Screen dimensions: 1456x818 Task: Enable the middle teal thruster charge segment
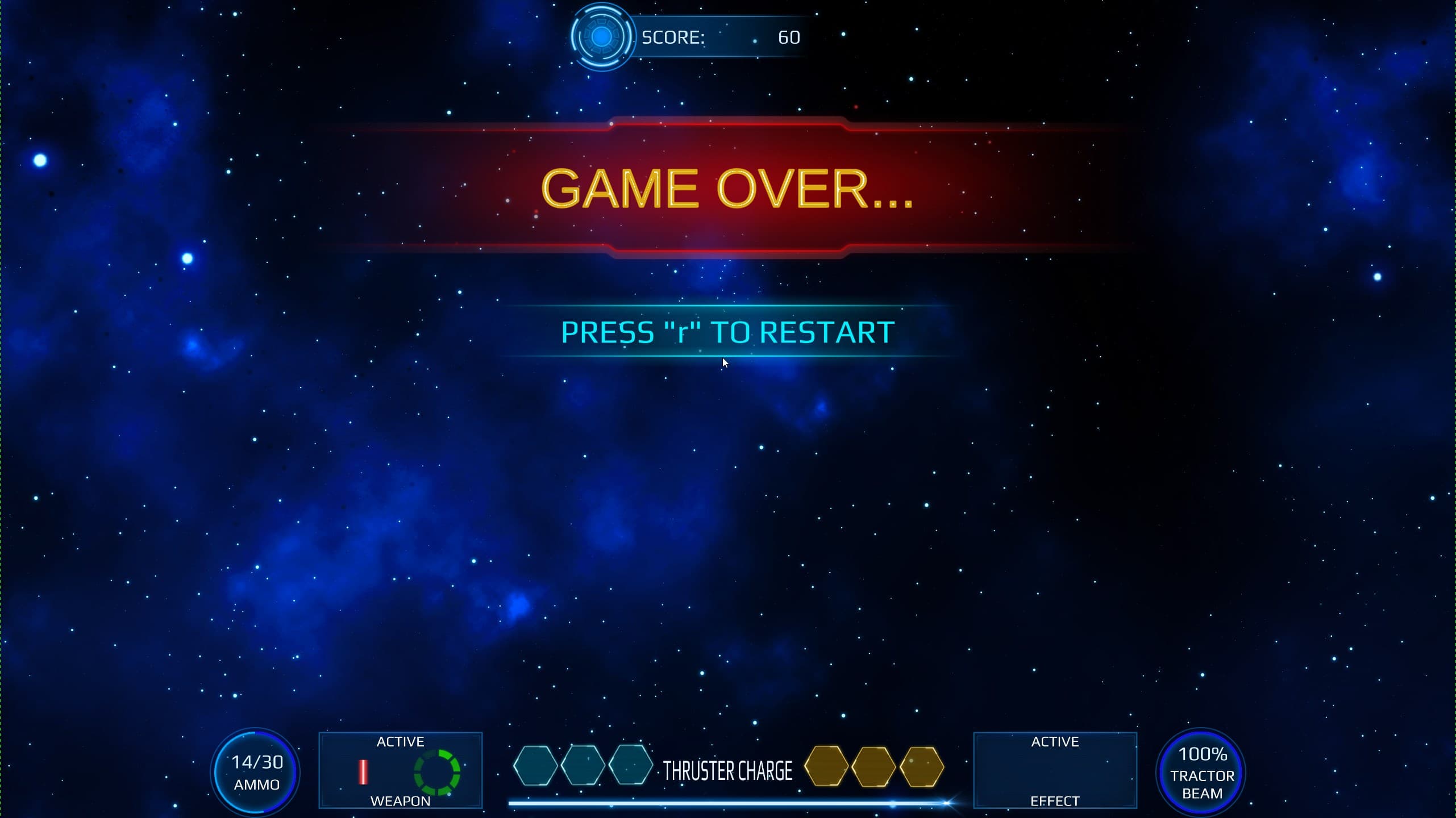584,766
